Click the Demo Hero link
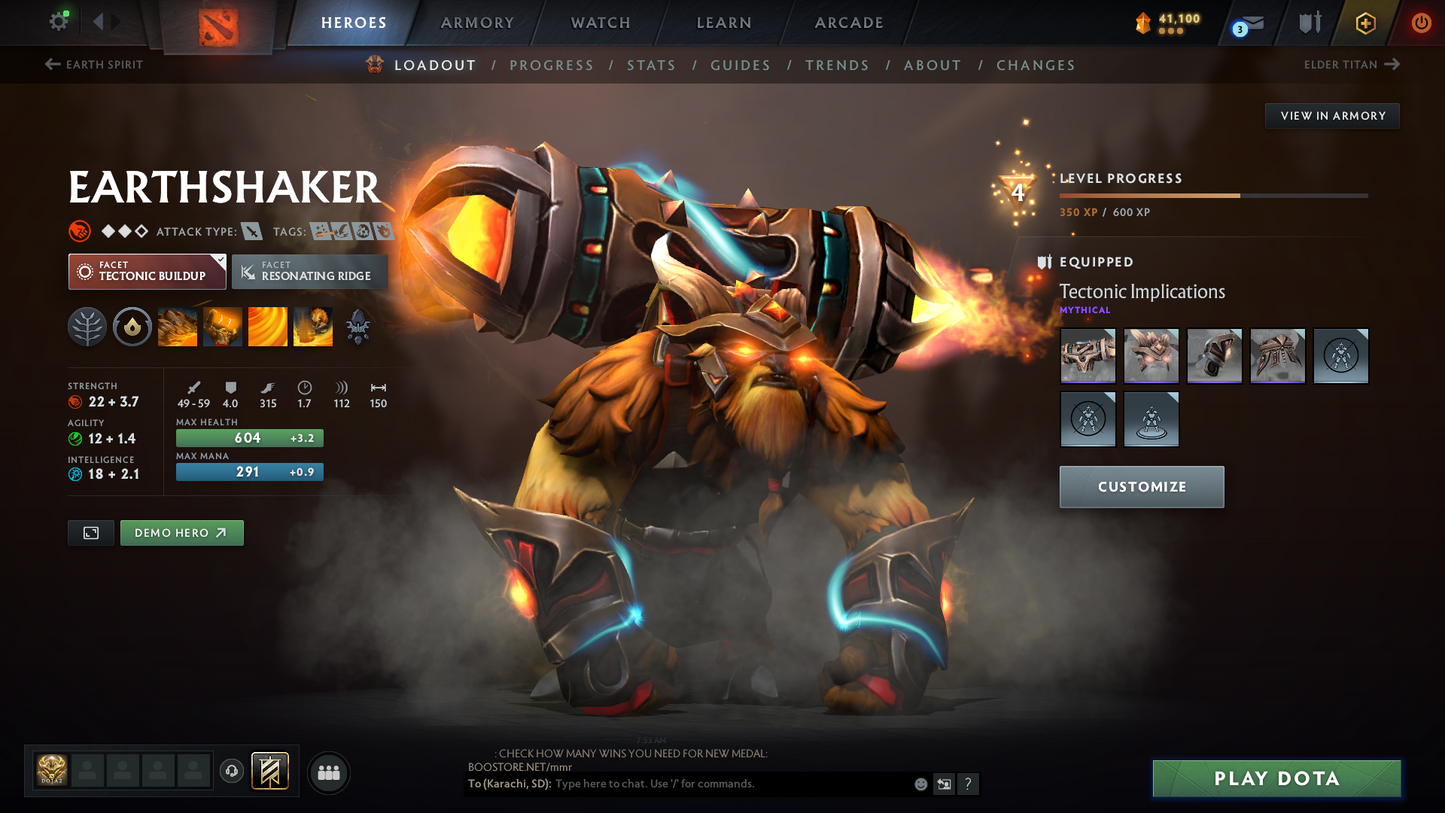1445x813 pixels. point(181,532)
